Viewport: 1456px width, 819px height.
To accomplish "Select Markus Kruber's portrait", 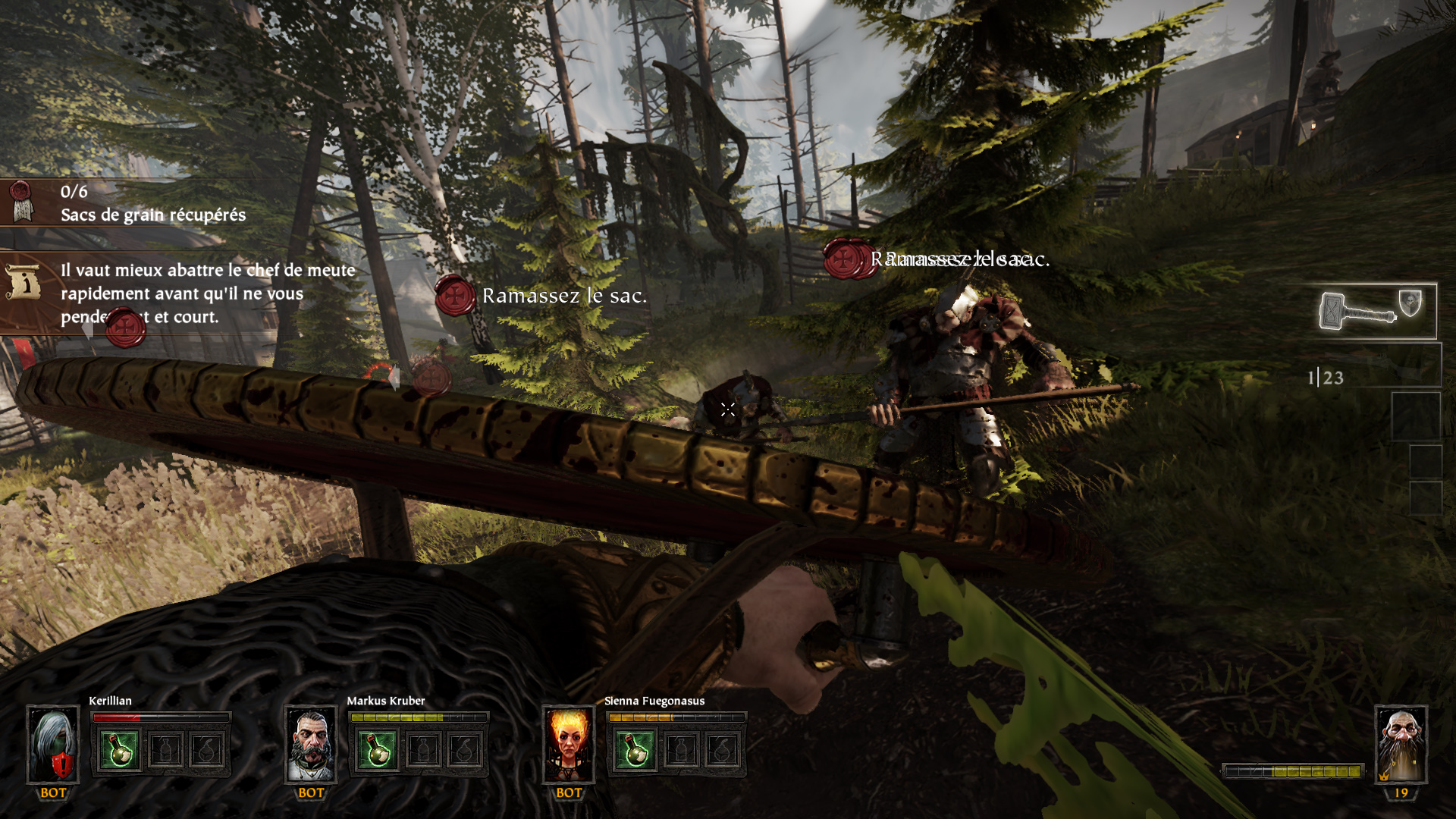I will click(311, 745).
